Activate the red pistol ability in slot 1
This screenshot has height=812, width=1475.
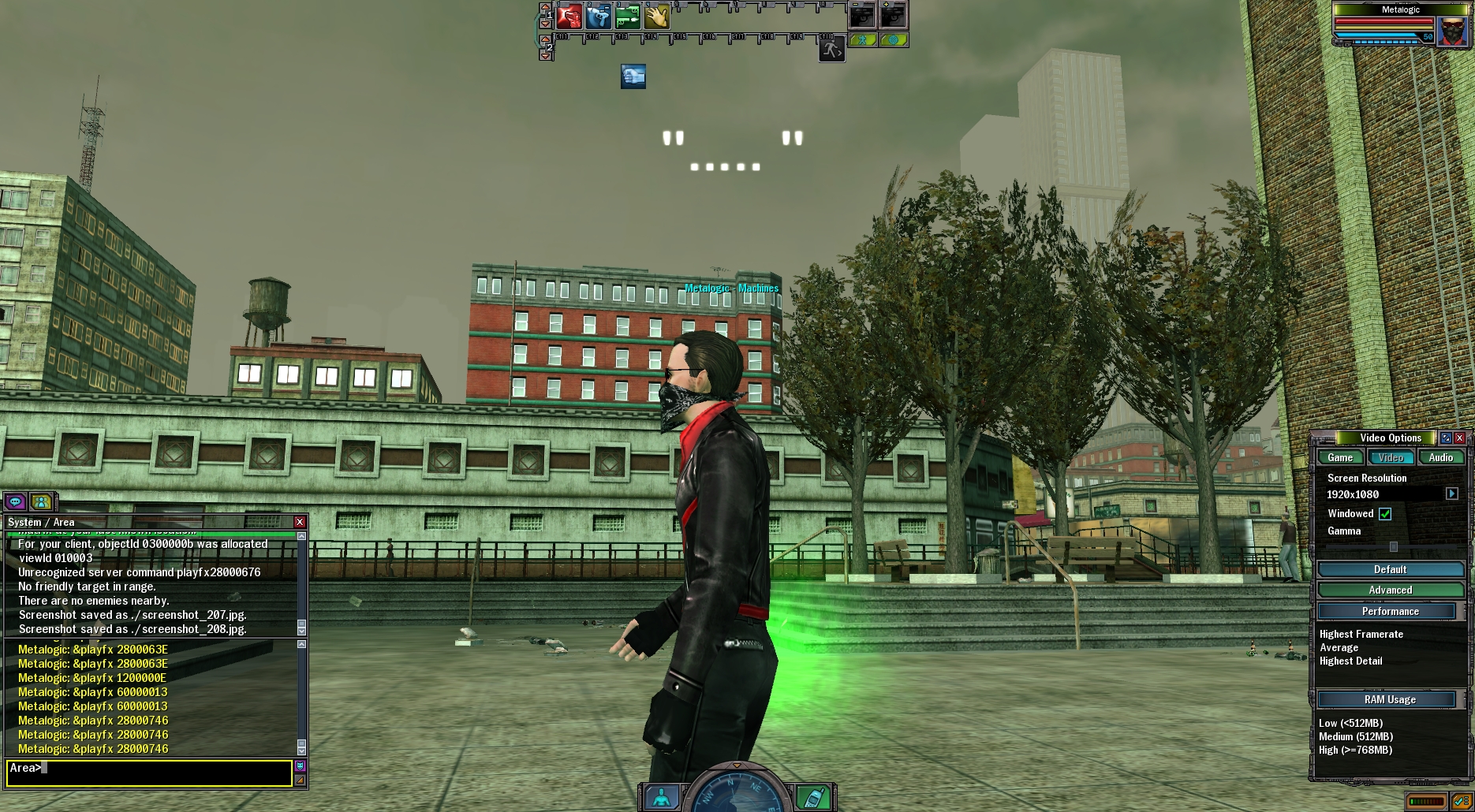[x=568, y=16]
